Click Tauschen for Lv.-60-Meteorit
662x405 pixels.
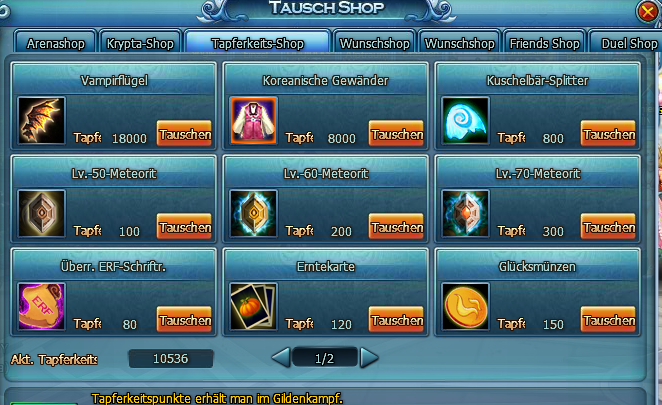[x=396, y=227]
